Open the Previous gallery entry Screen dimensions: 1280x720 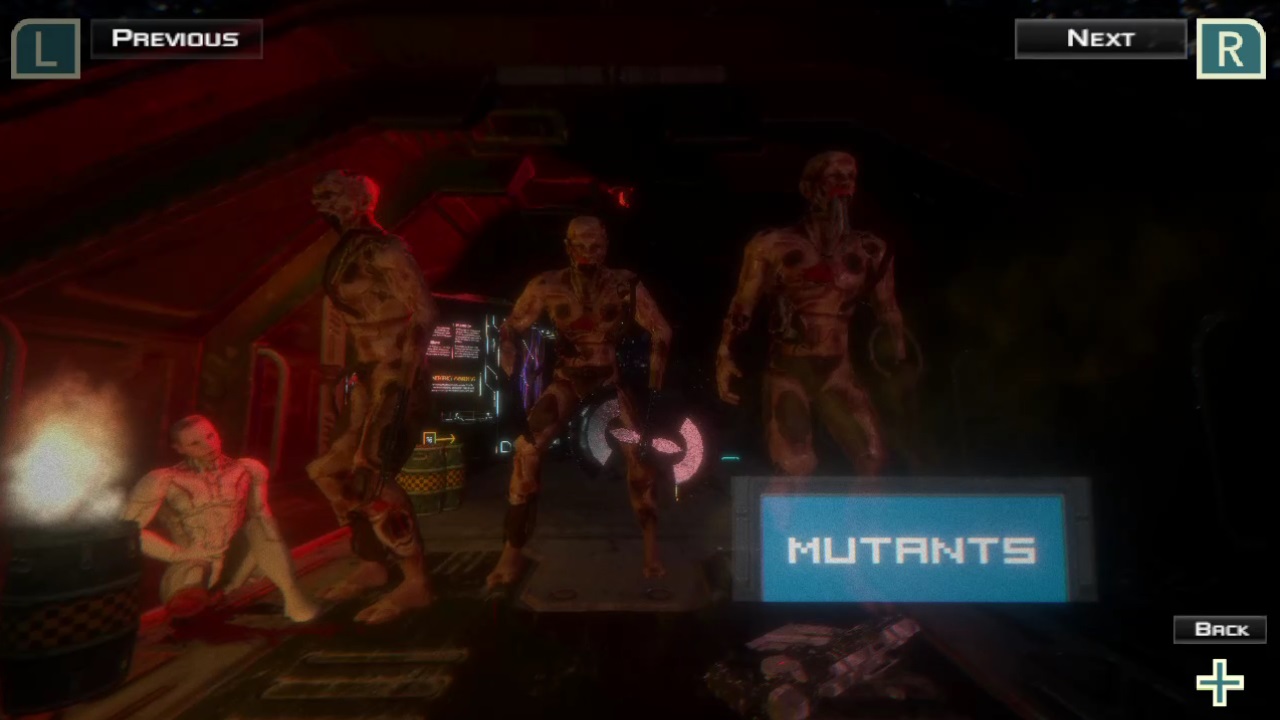pos(176,38)
